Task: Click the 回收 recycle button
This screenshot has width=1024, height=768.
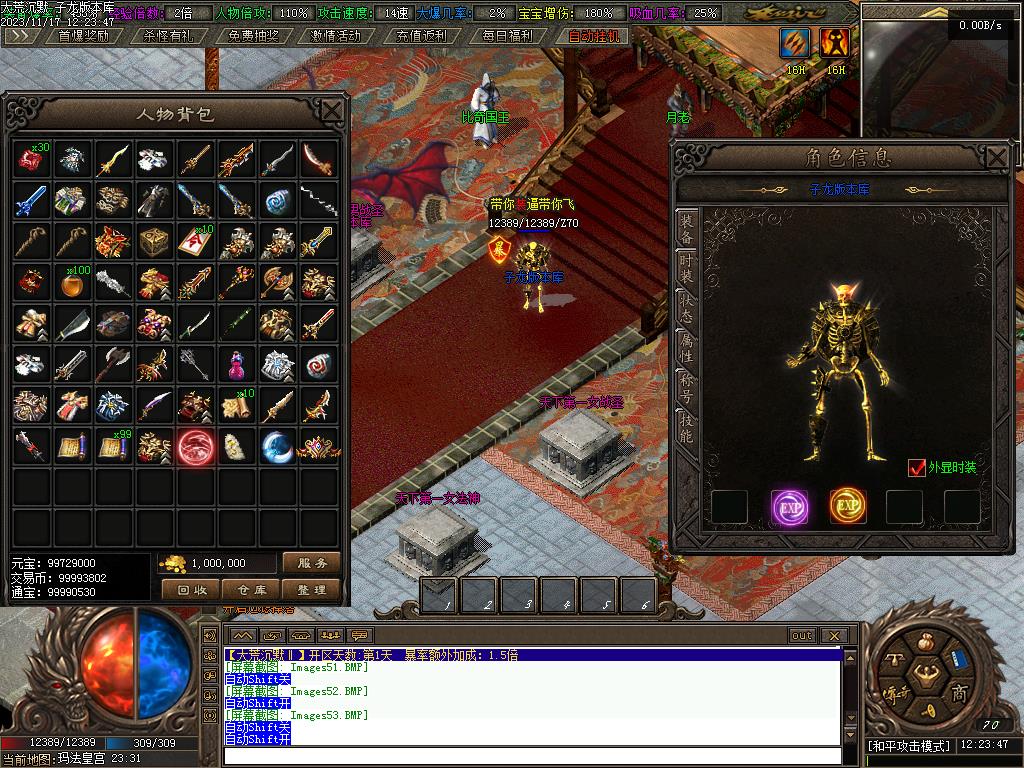Action: click(191, 590)
